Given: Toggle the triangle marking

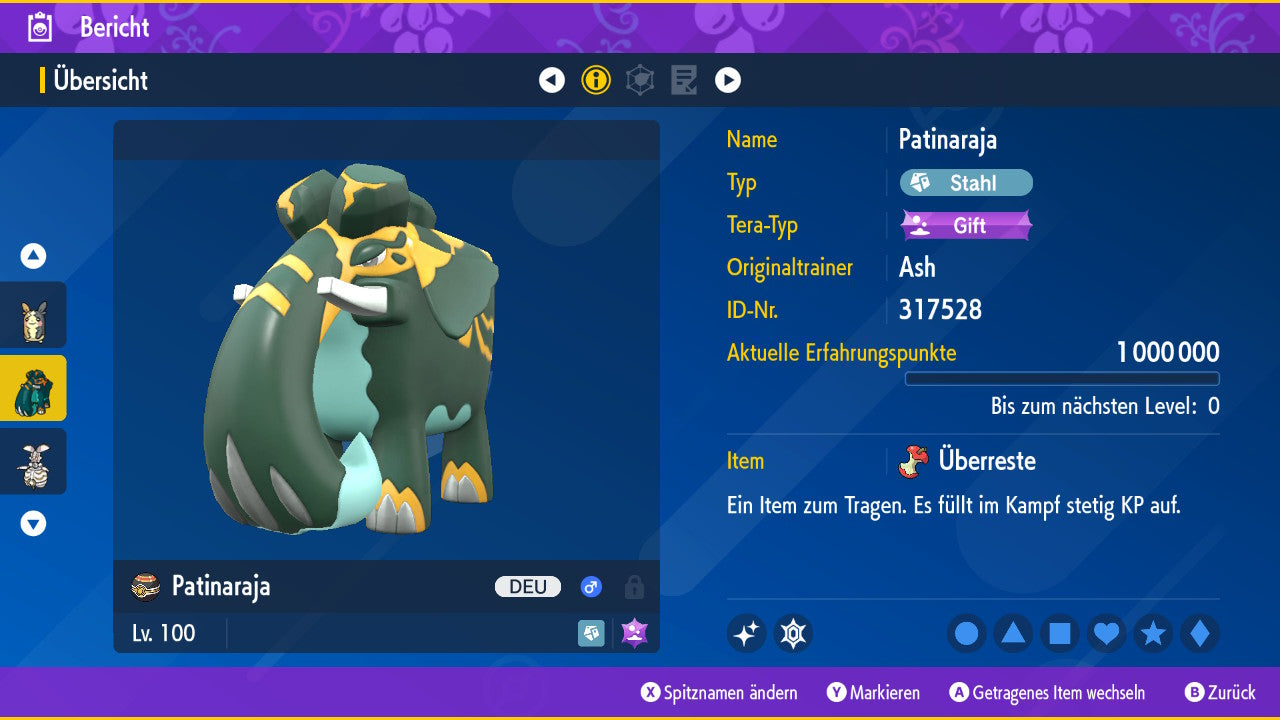Looking at the screenshot, I should [x=1013, y=634].
